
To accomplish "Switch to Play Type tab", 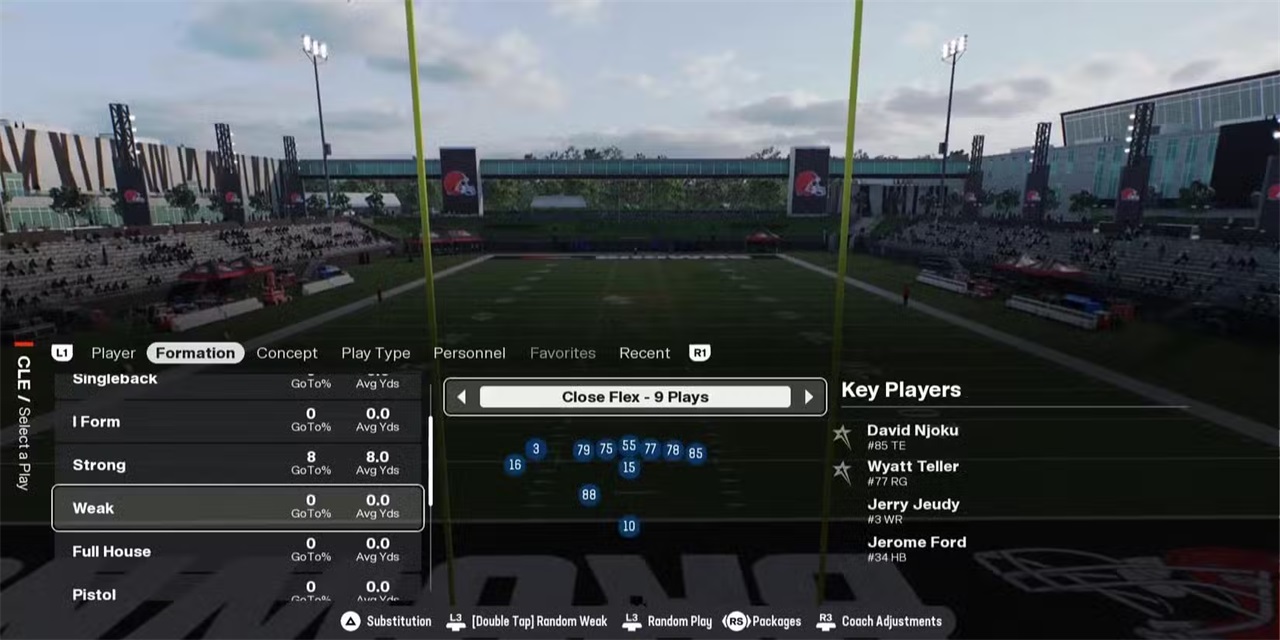I will pyautogui.click(x=375, y=353).
